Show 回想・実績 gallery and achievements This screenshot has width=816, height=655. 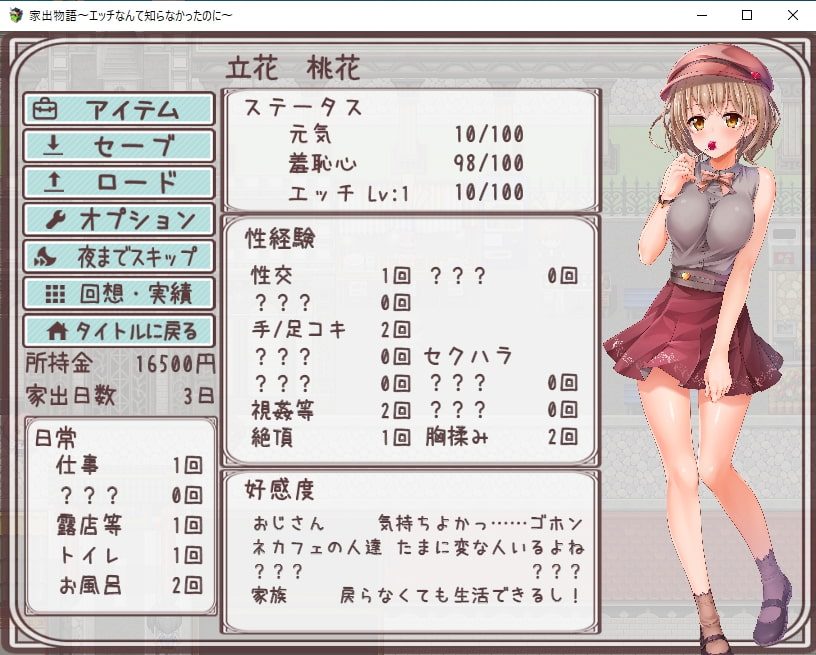point(119,293)
